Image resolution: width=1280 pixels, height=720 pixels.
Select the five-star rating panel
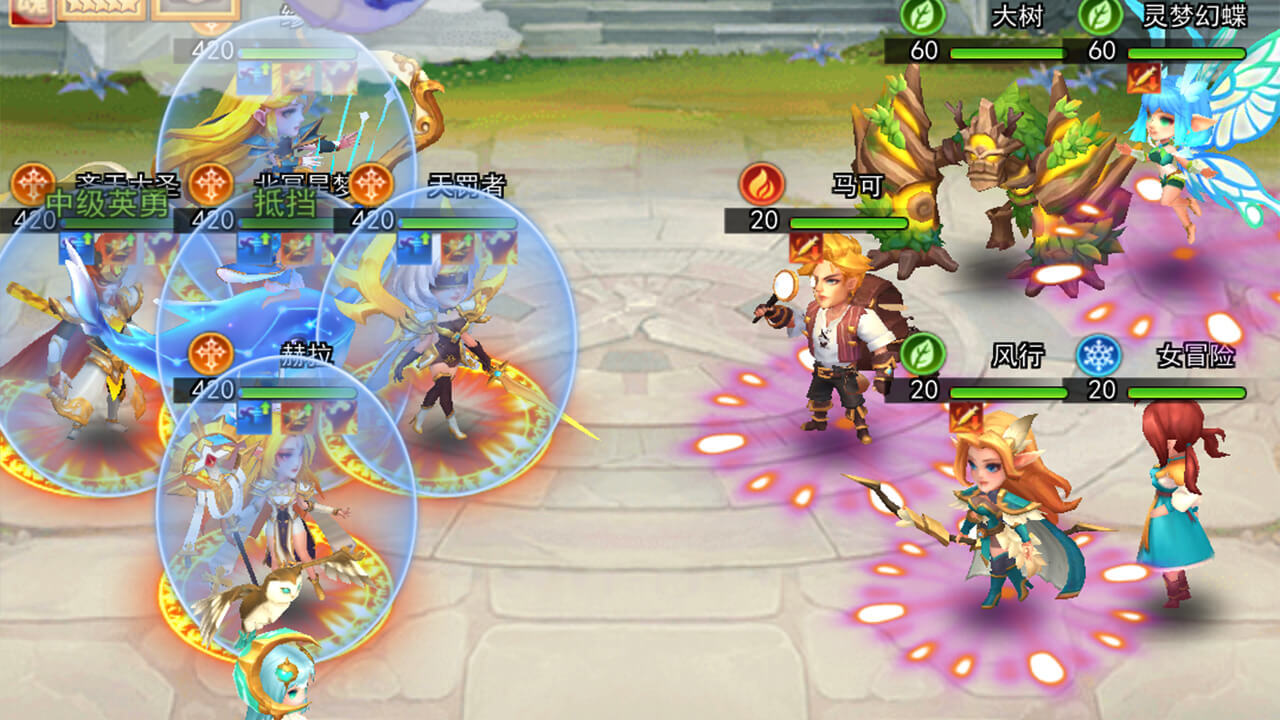101,8
